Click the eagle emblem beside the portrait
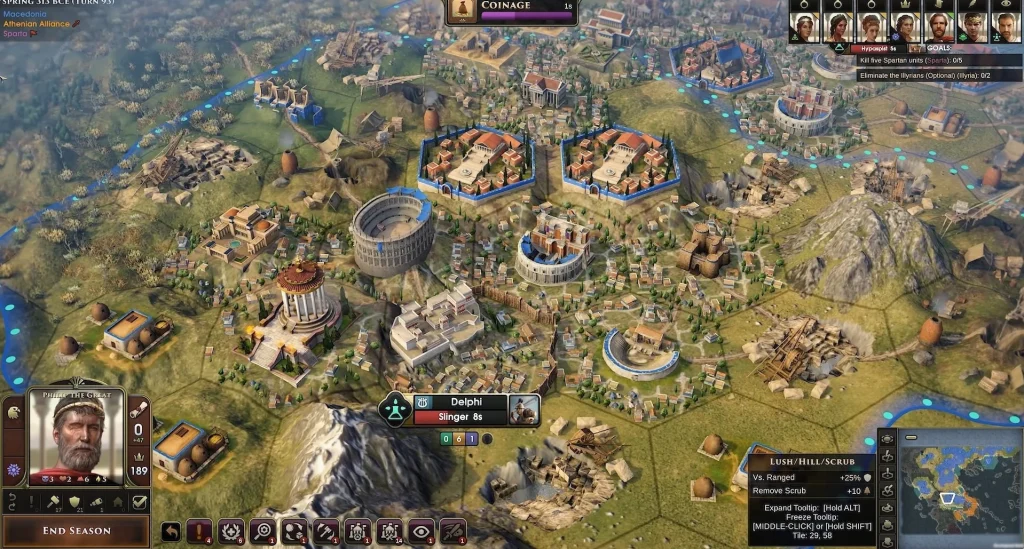1024x549 pixels. pos(13,412)
